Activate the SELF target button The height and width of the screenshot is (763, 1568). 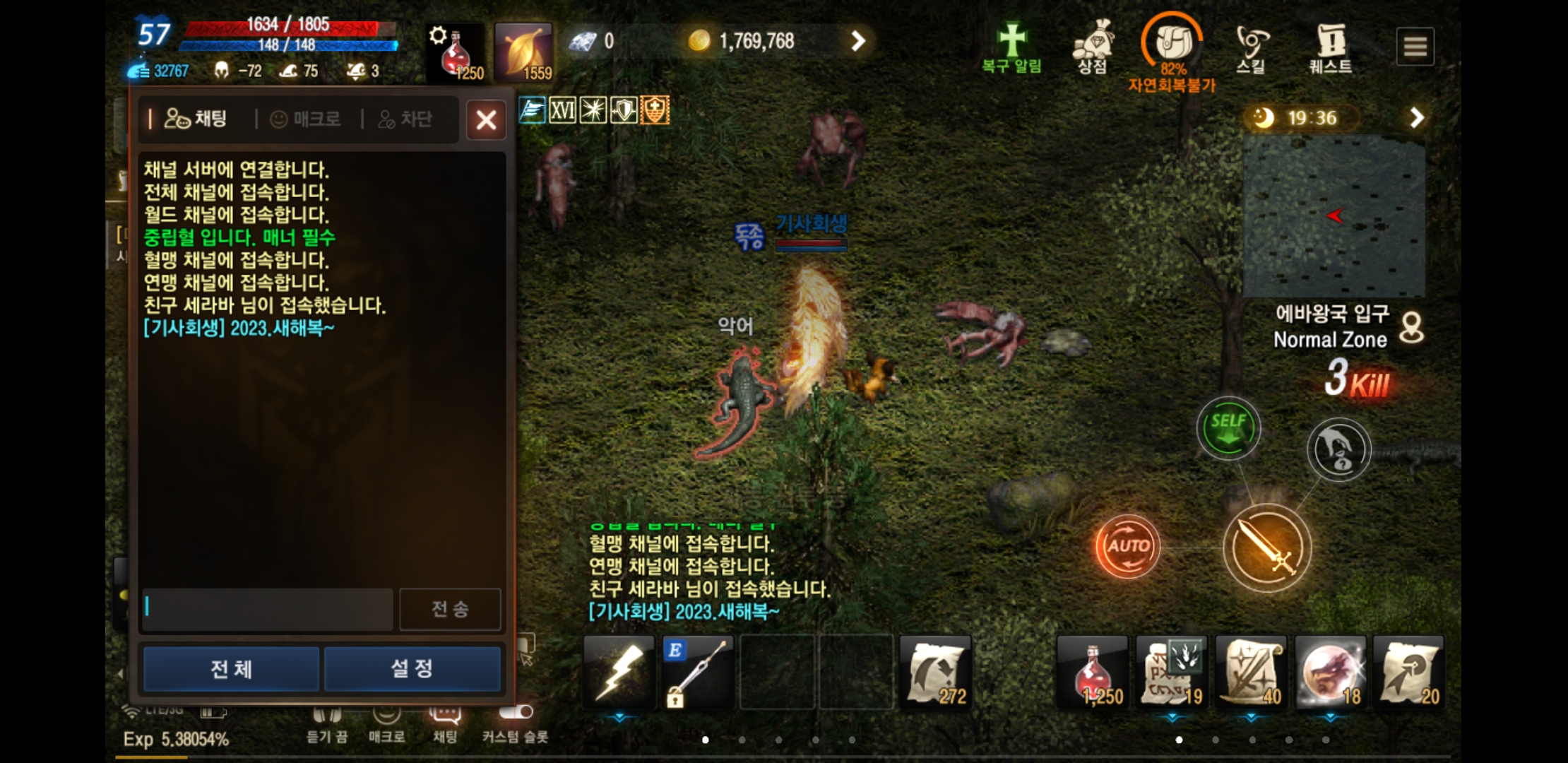coord(1228,428)
